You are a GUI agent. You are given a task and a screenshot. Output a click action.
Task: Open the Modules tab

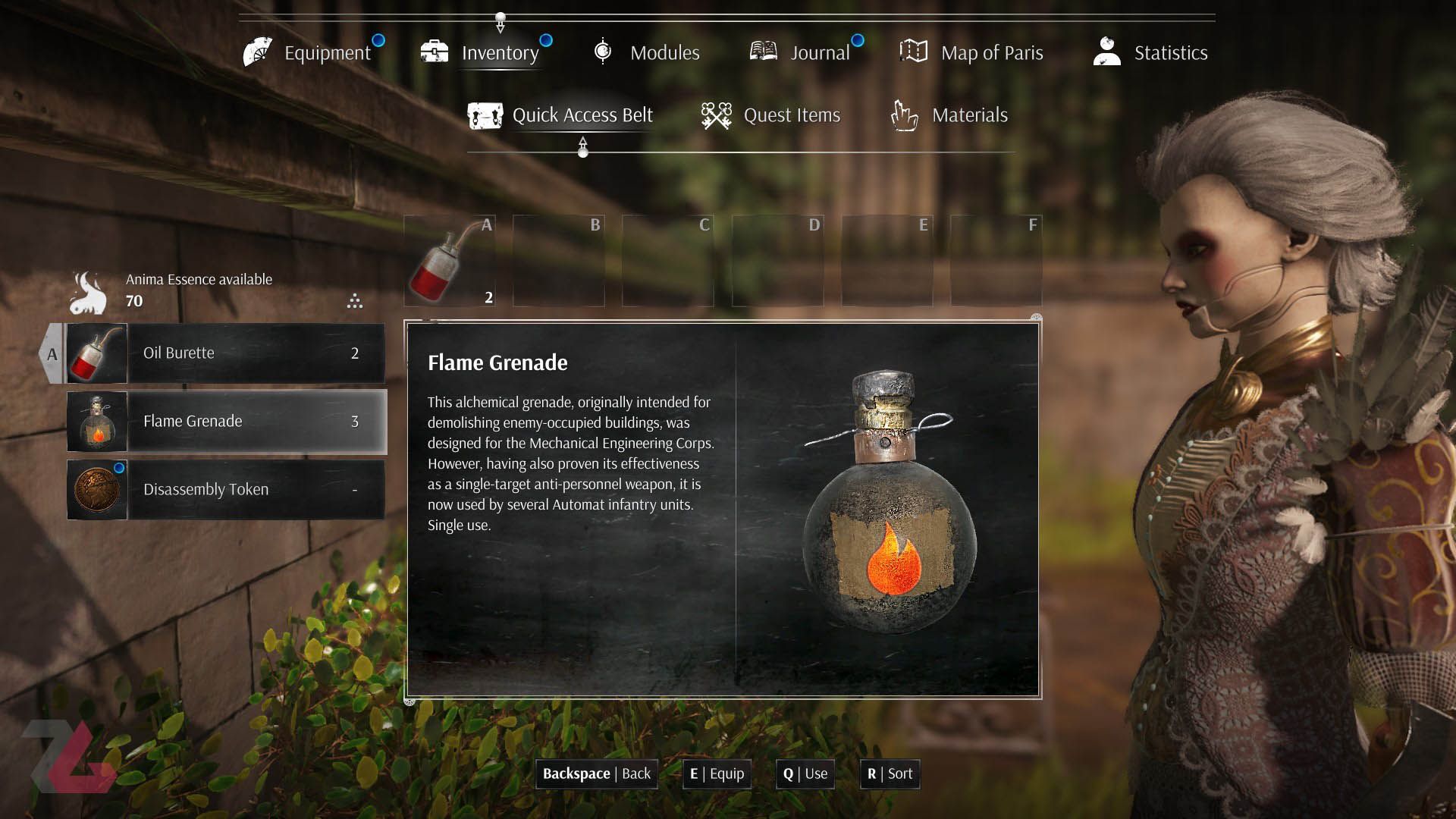point(647,52)
